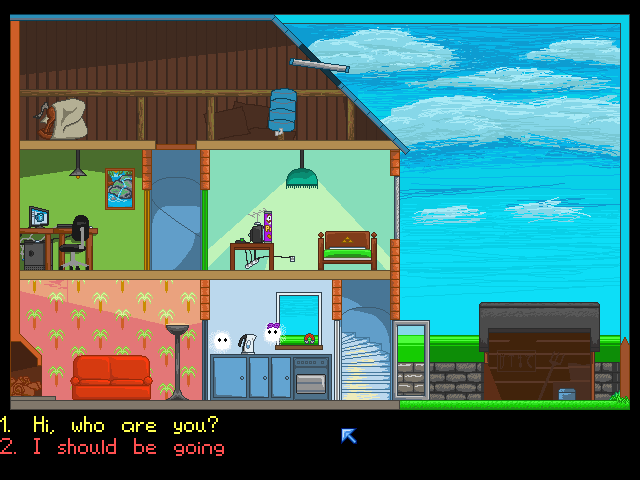
Task: Select the "I should be going" option
Action: [x=127, y=447]
